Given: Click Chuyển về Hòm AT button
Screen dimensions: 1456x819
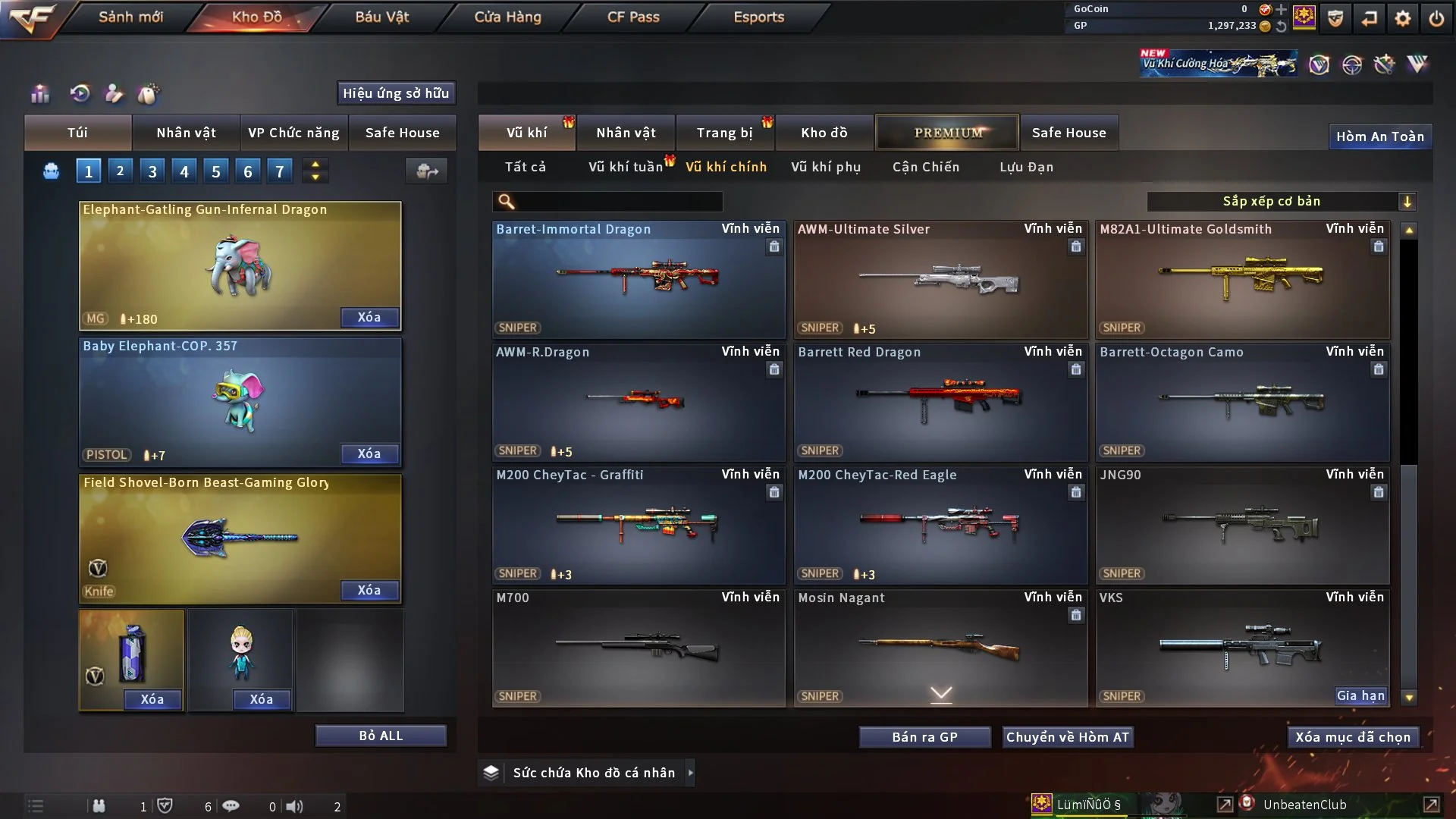Looking at the screenshot, I should point(1068,737).
